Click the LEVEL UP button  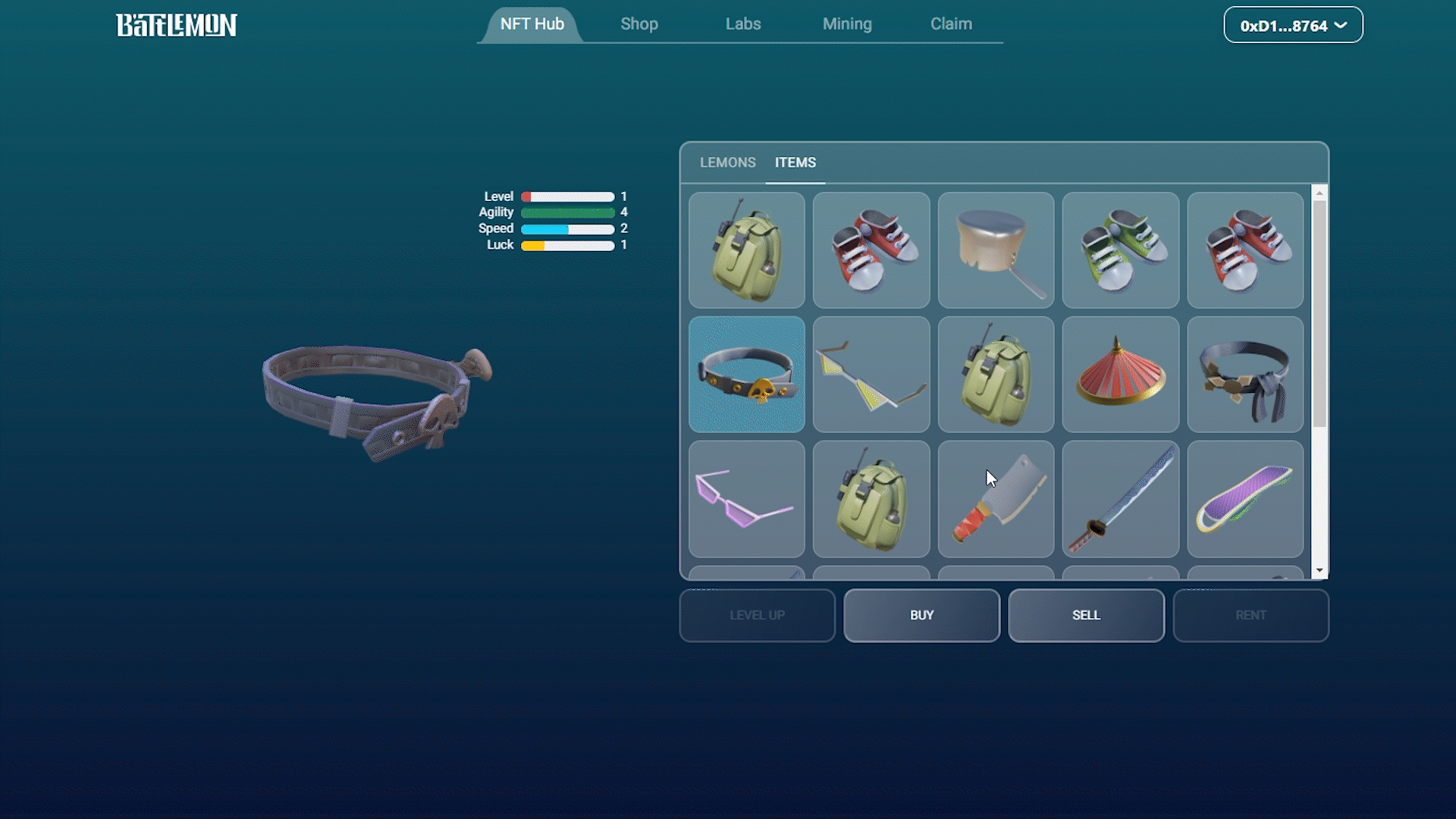(757, 615)
